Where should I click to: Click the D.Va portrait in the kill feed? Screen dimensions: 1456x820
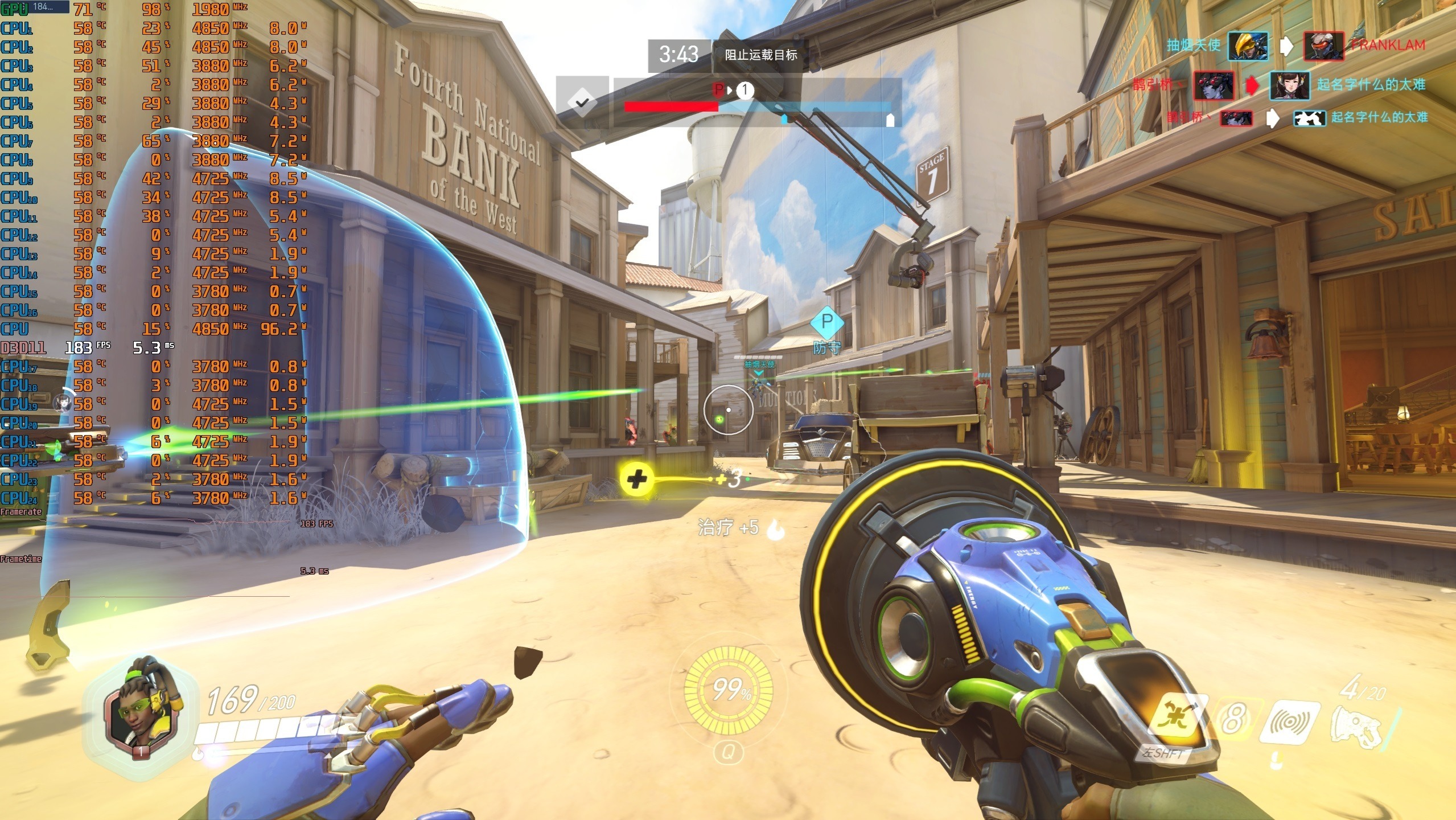(x=1289, y=85)
